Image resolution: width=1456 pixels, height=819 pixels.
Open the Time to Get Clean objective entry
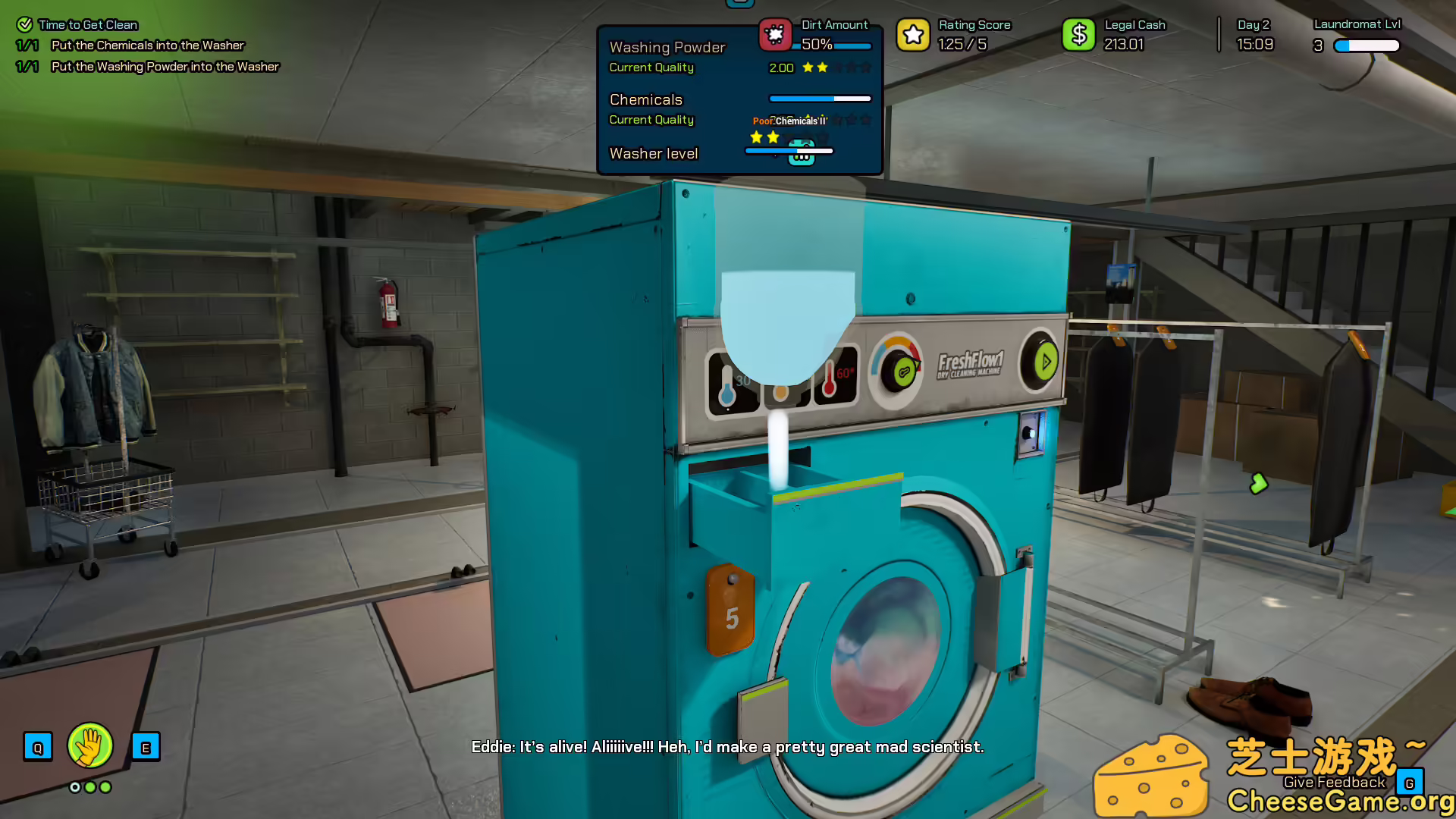click(x=87, y=24)
